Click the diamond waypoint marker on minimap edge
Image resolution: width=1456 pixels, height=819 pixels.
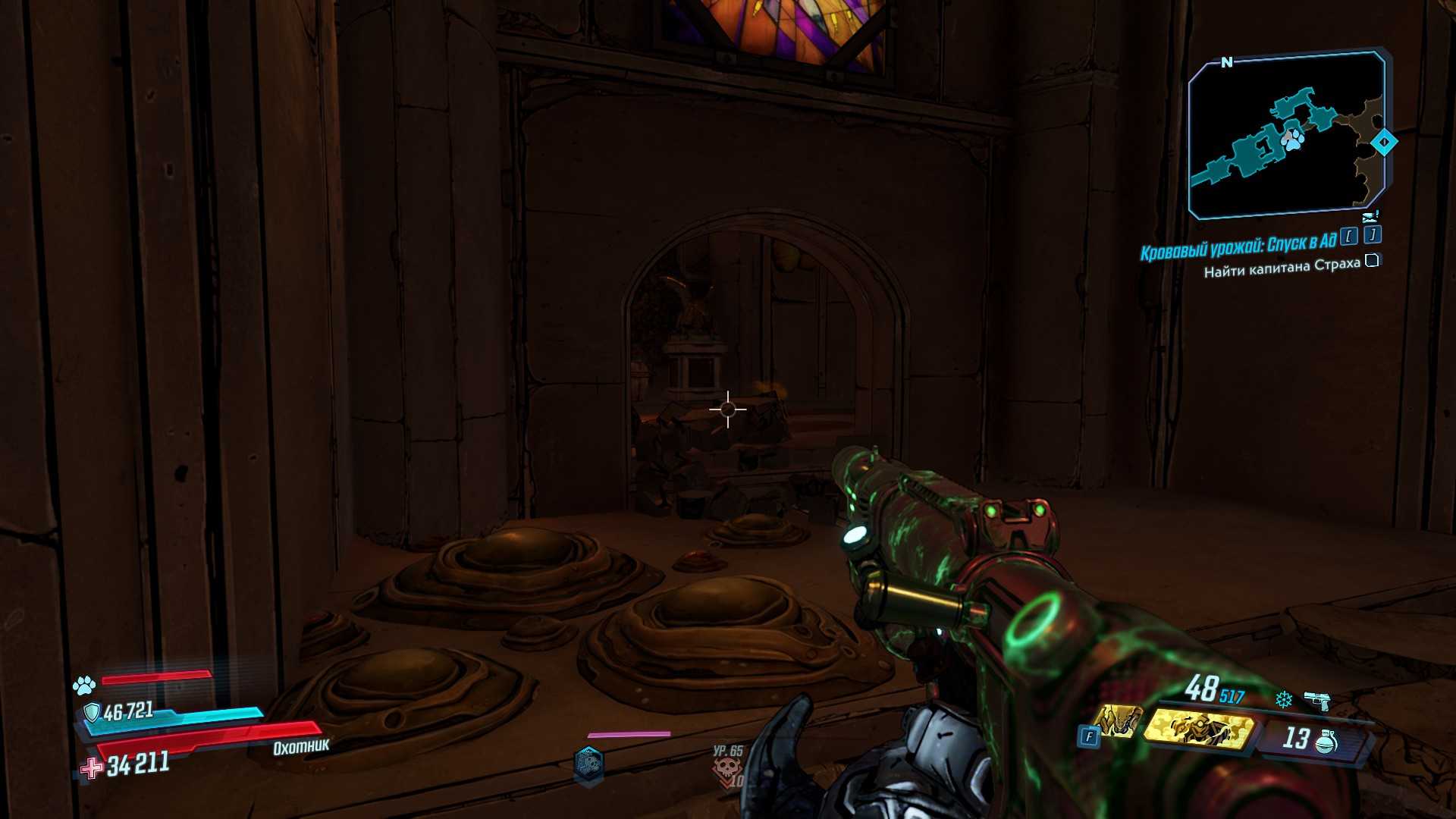click(x=1384, y=142)
